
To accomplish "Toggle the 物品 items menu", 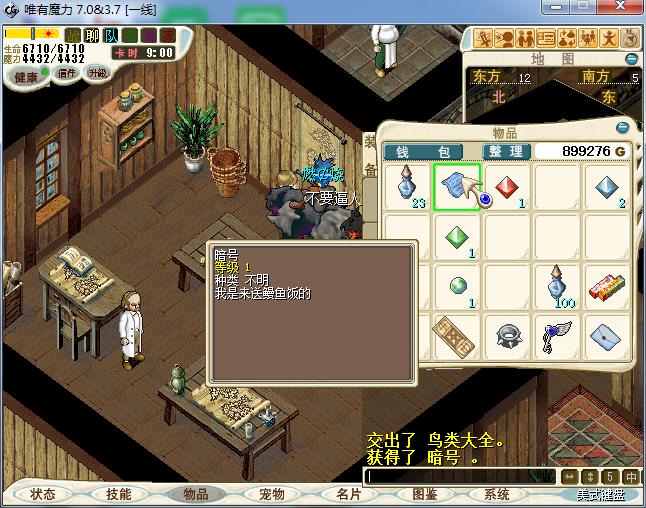I will pos(195,494).
